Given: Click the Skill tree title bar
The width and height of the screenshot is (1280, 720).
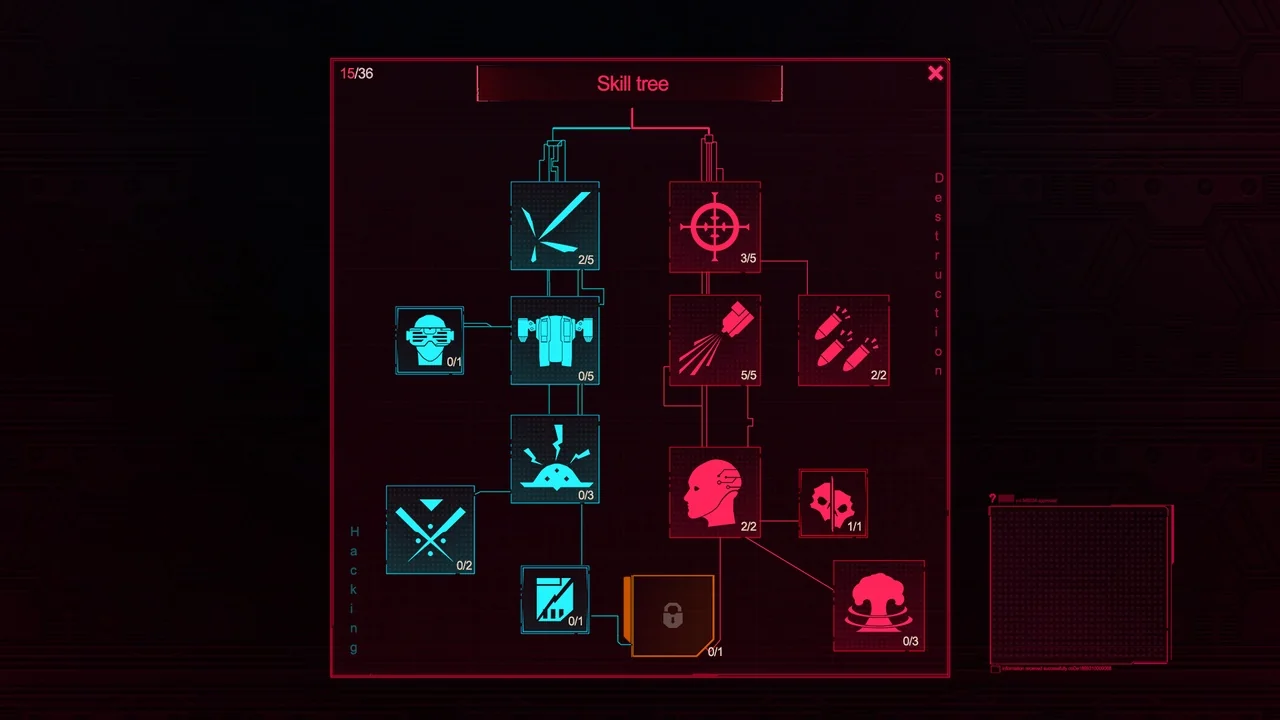Looking at the screenshot, I should (x=631, y=84).
